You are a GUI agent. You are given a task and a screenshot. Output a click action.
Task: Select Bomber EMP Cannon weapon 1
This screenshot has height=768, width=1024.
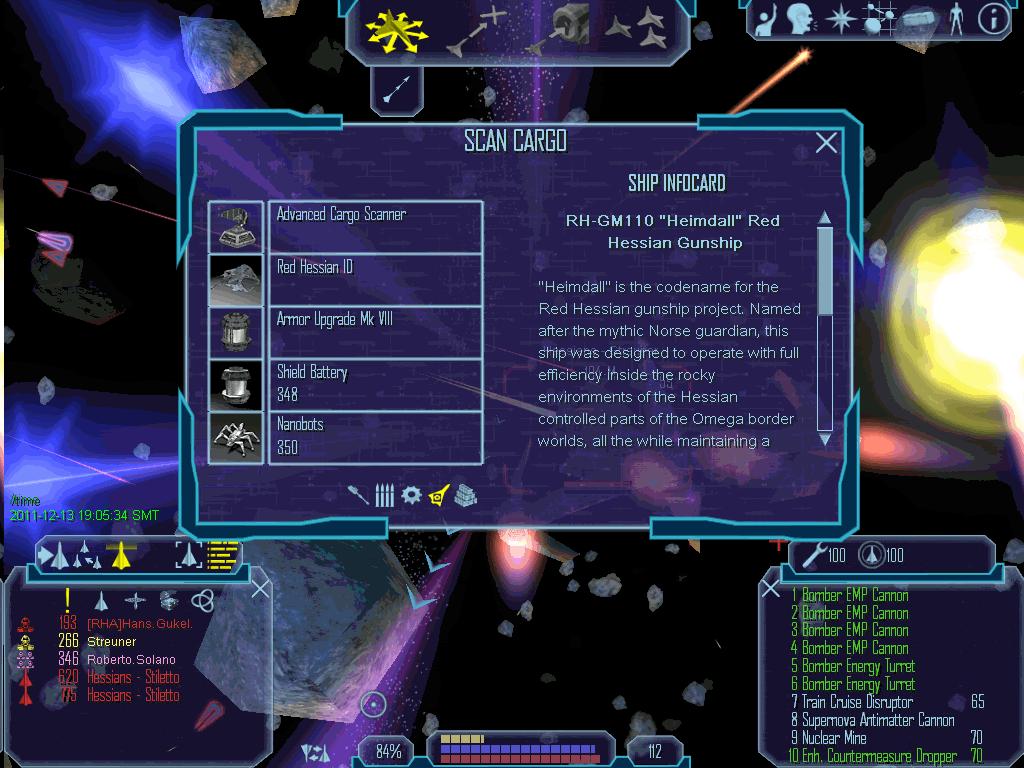click(854, 595)
